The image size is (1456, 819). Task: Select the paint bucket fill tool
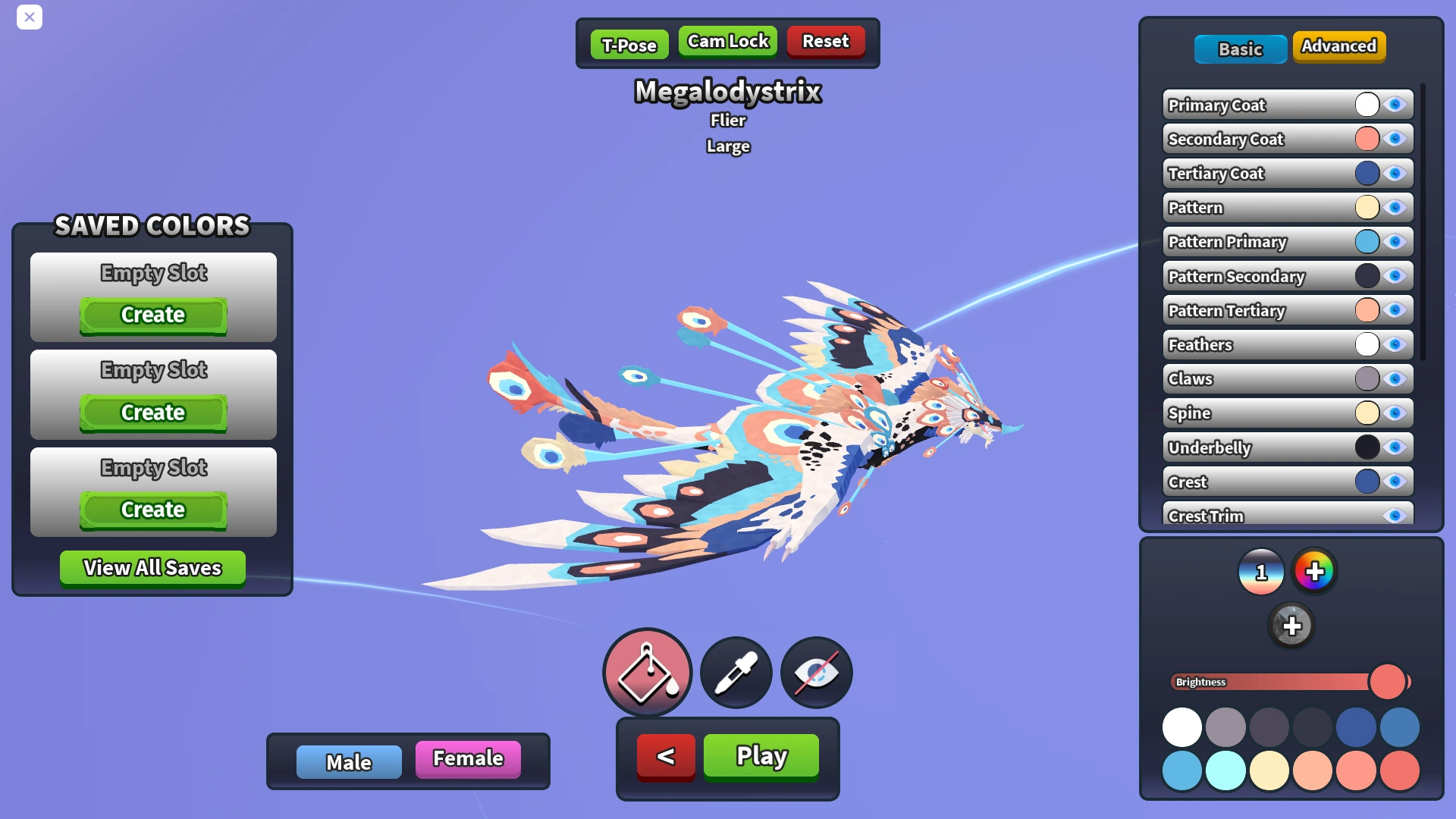pyautogui.click(x=647, y=673)
